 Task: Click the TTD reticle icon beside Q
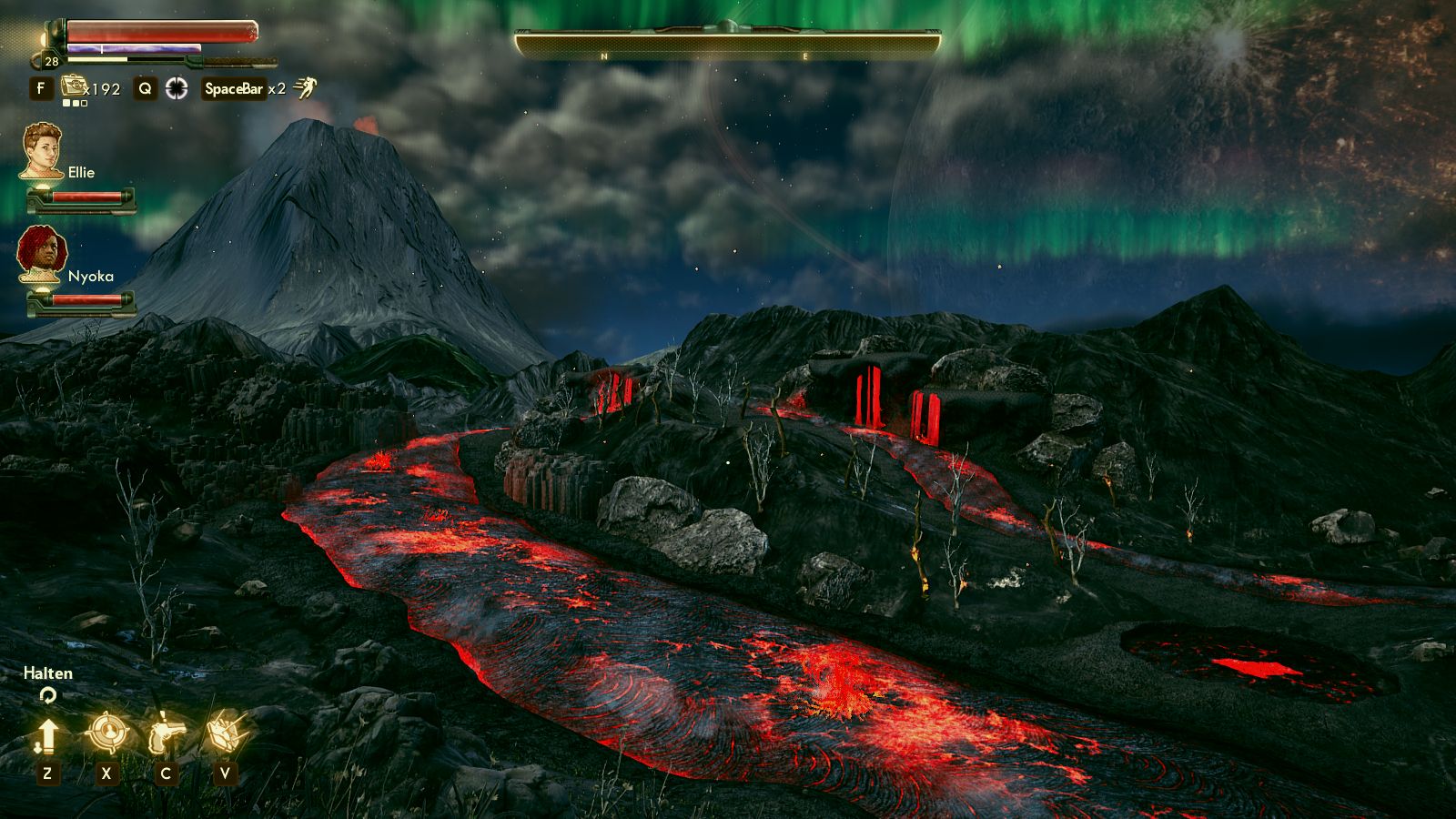coord(178,88)
